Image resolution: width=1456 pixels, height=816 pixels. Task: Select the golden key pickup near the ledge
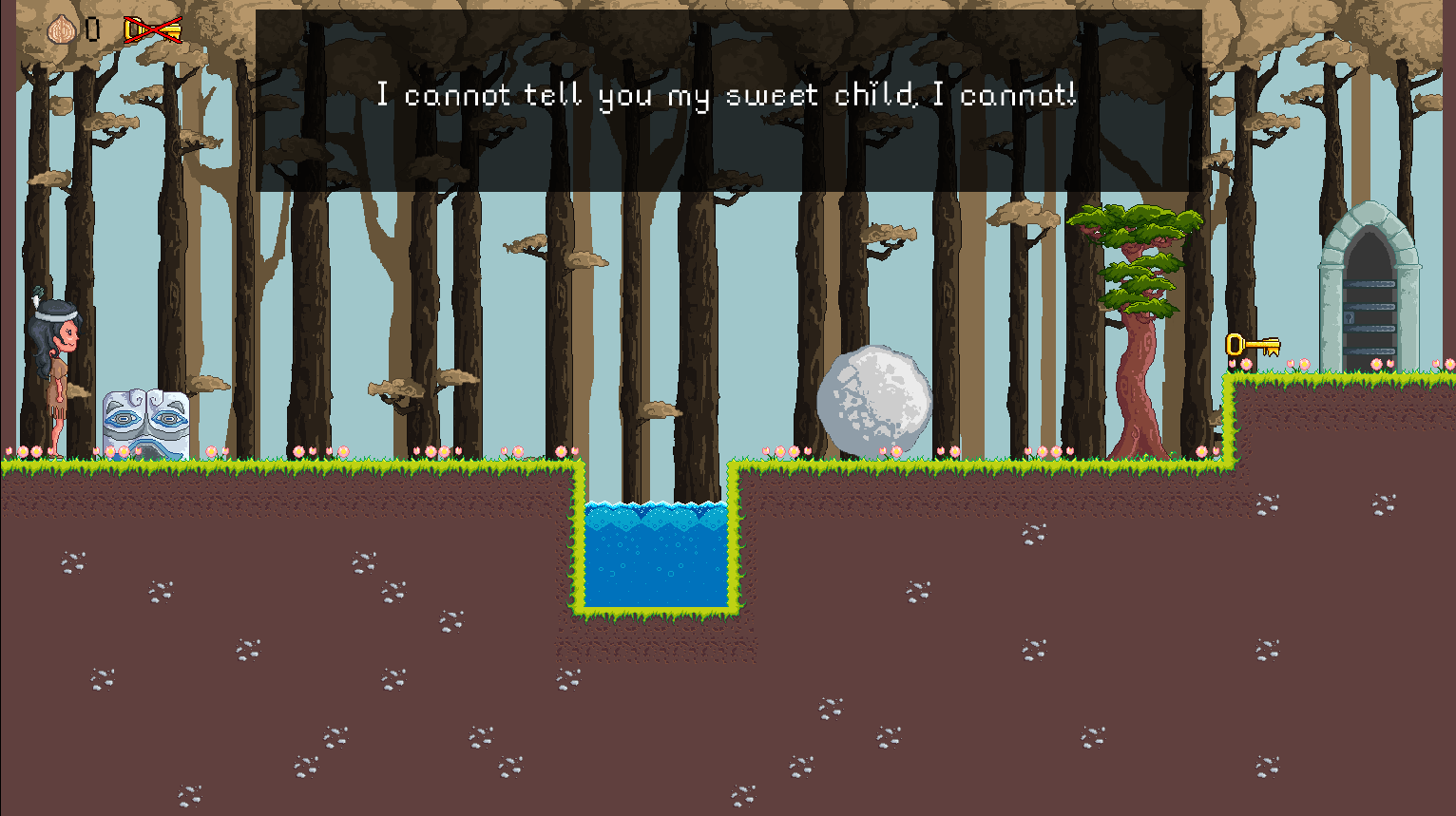tap(1253, 347)
